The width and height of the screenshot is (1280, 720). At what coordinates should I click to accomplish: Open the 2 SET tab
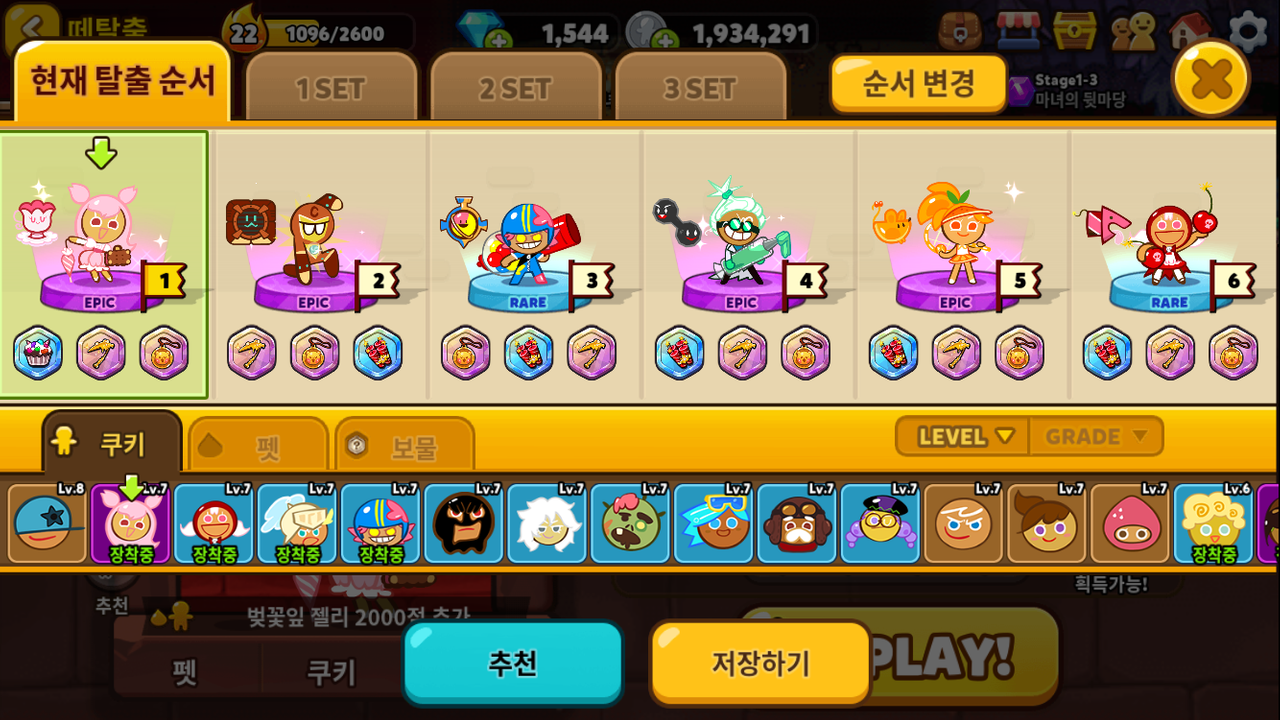click(515, 89)
